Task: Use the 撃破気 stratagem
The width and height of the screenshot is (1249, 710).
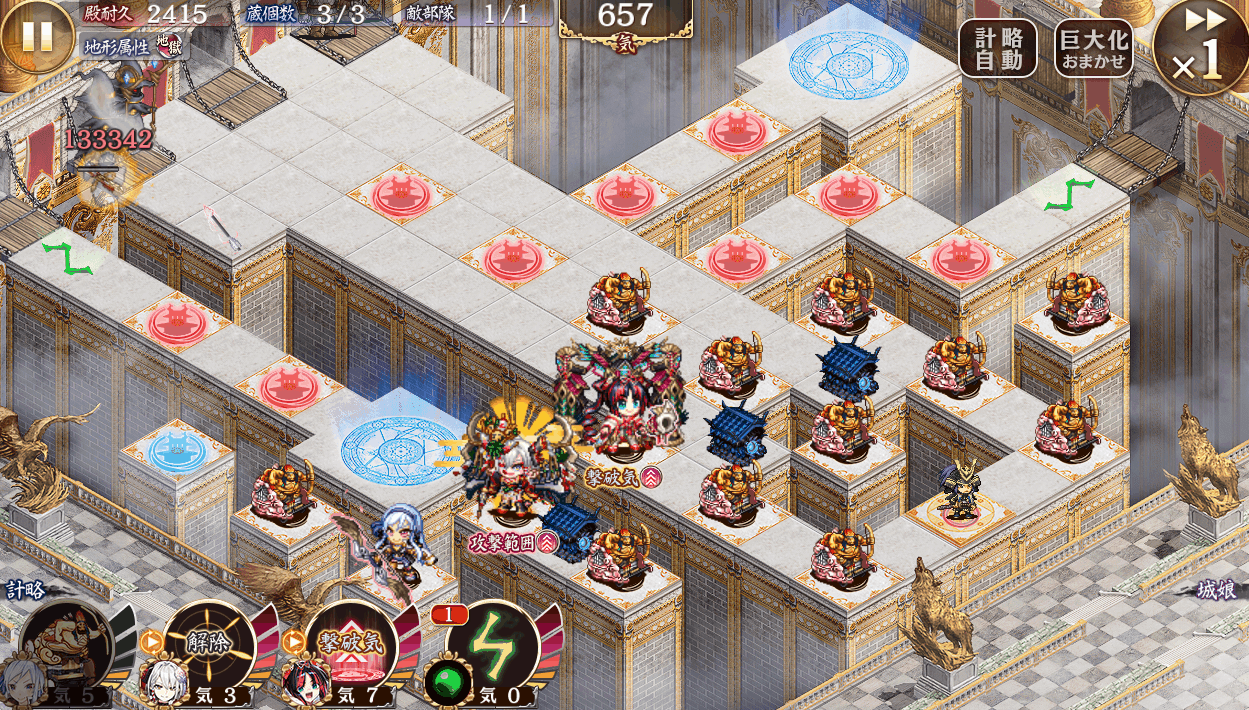Action: click(x=351, y=642)
